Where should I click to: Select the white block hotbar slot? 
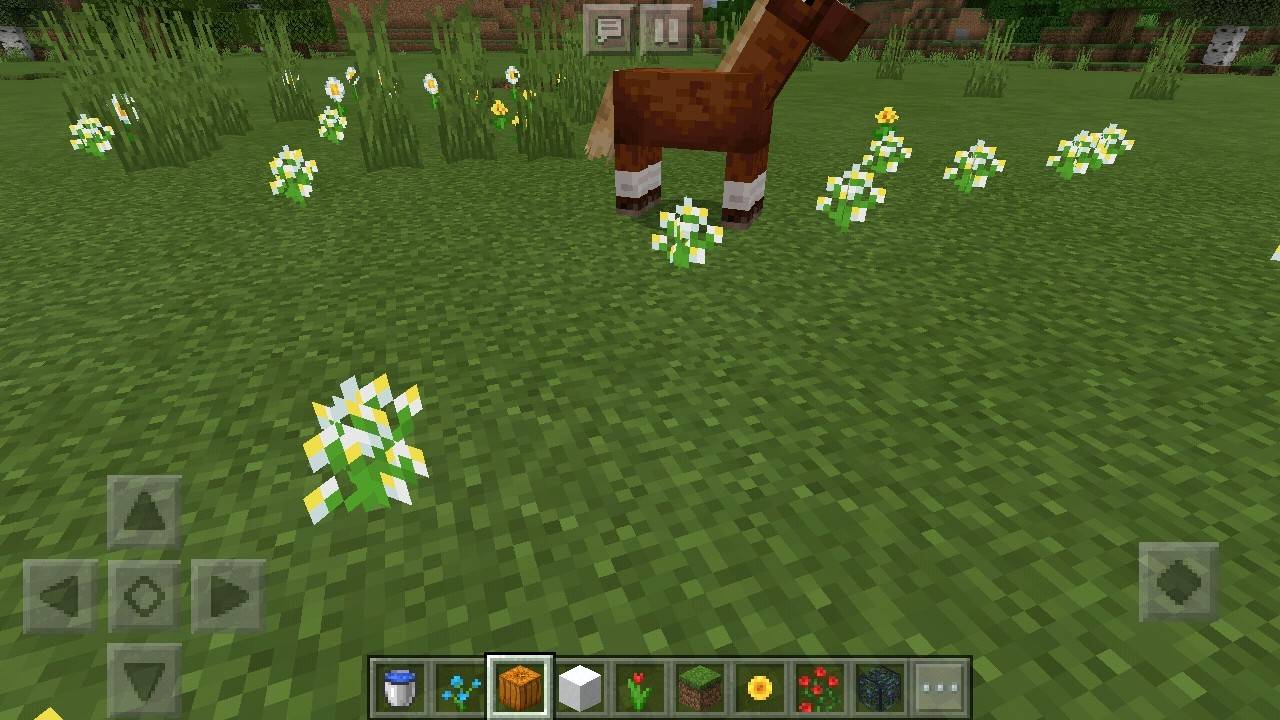pyautogui.click(x=580, y=688)
